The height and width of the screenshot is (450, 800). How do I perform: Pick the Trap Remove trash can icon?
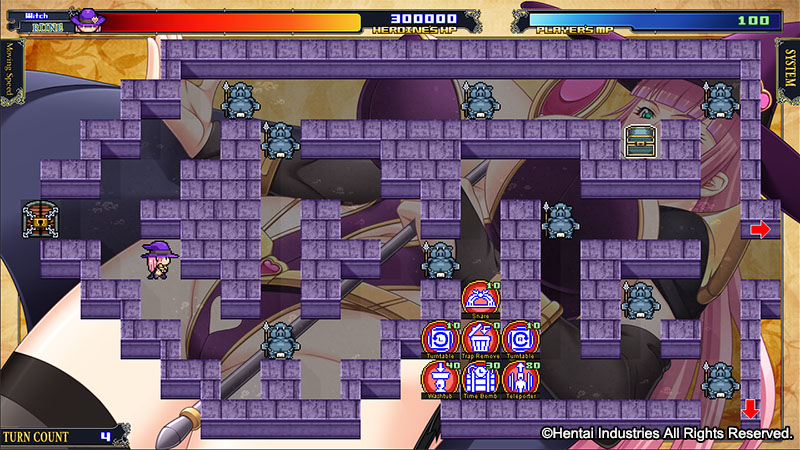pyautogui.click(x=480, y=339)
